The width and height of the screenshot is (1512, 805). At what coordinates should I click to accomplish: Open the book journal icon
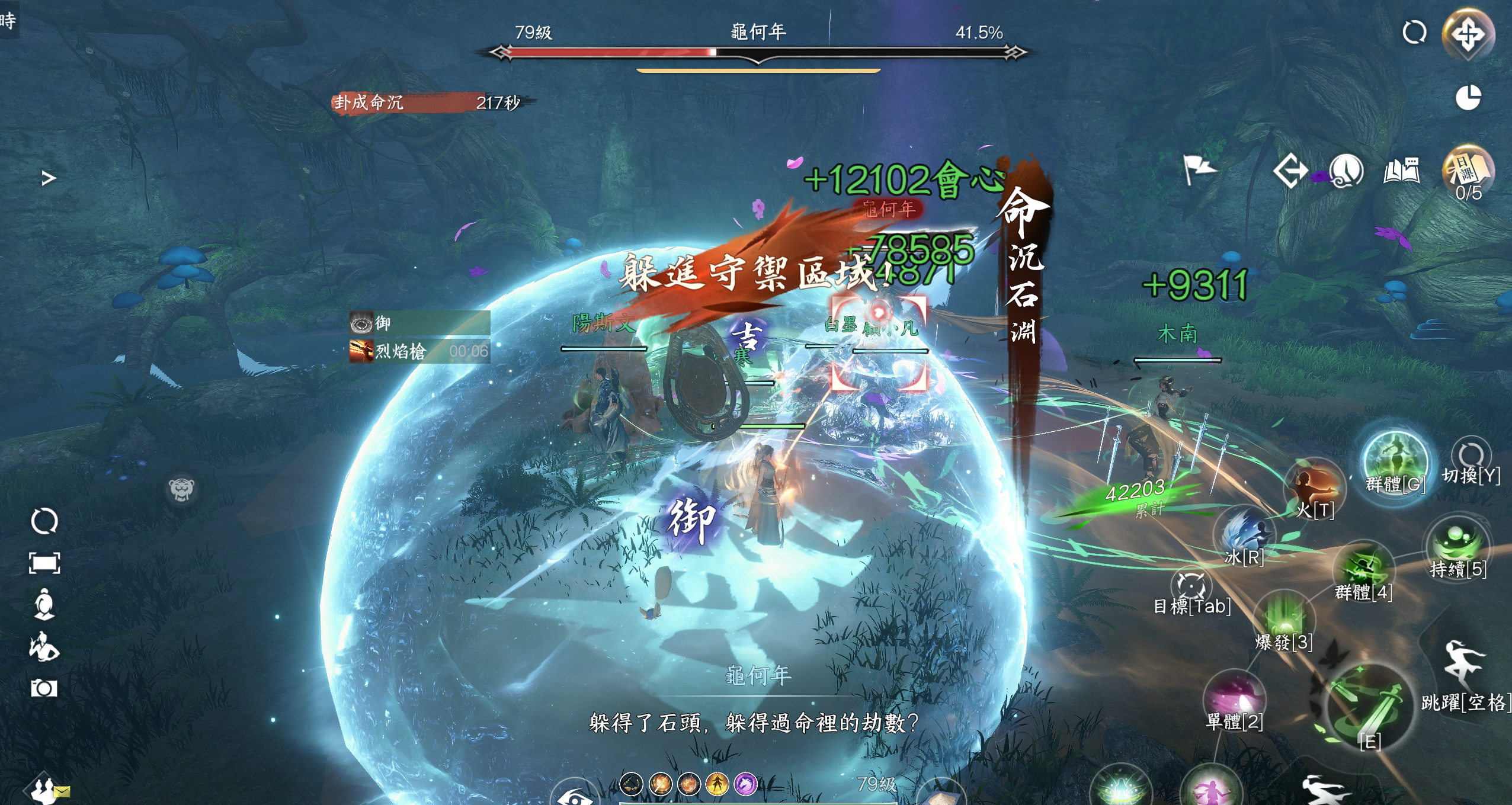1402,172
